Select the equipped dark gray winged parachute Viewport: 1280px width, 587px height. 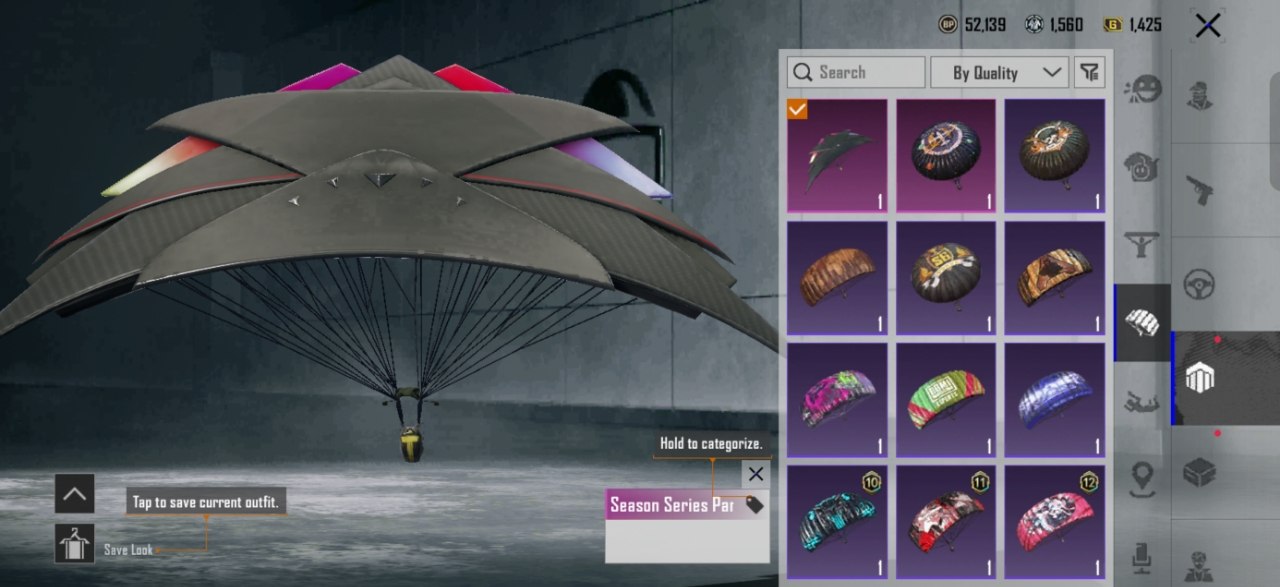click(837, 155)
